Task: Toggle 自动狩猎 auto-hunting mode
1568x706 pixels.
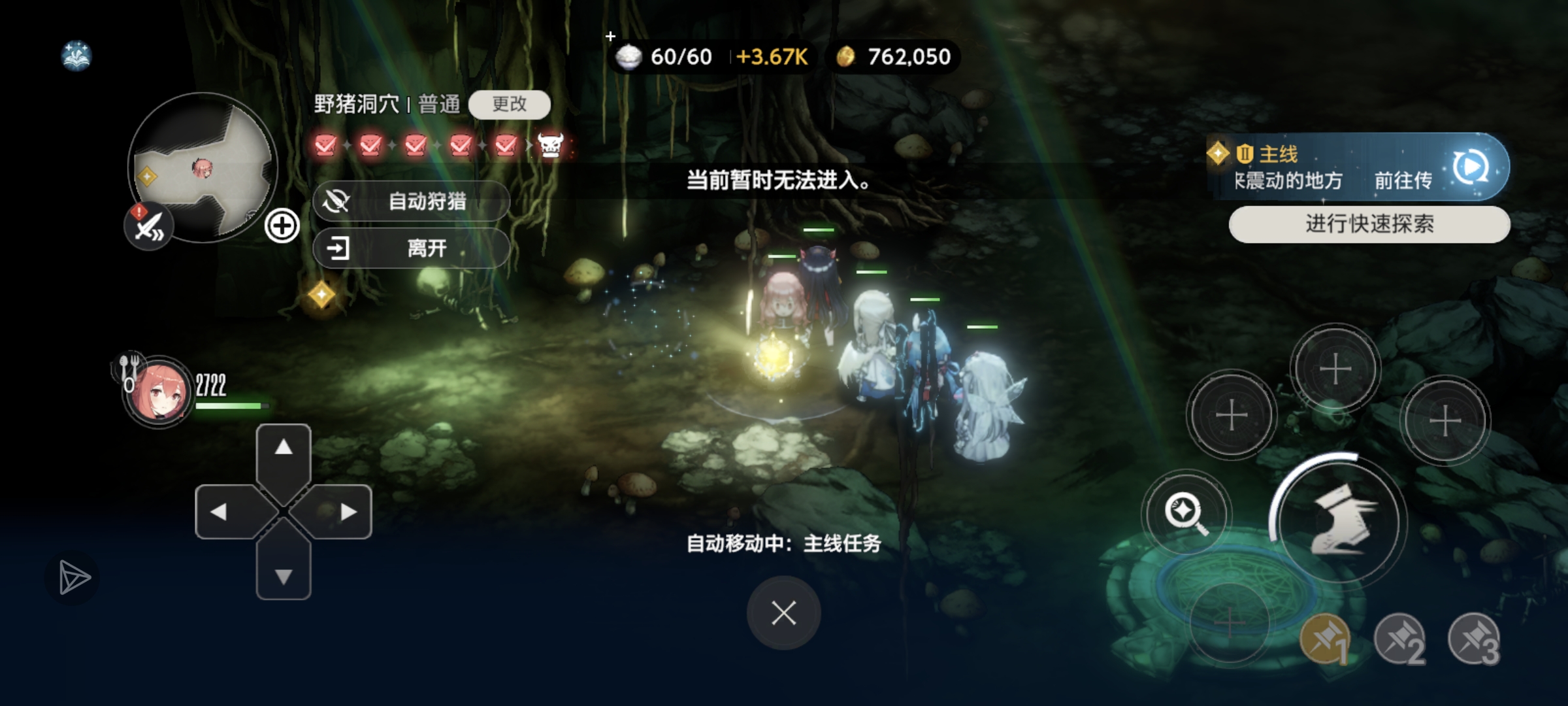Action: tap(412, 201)
